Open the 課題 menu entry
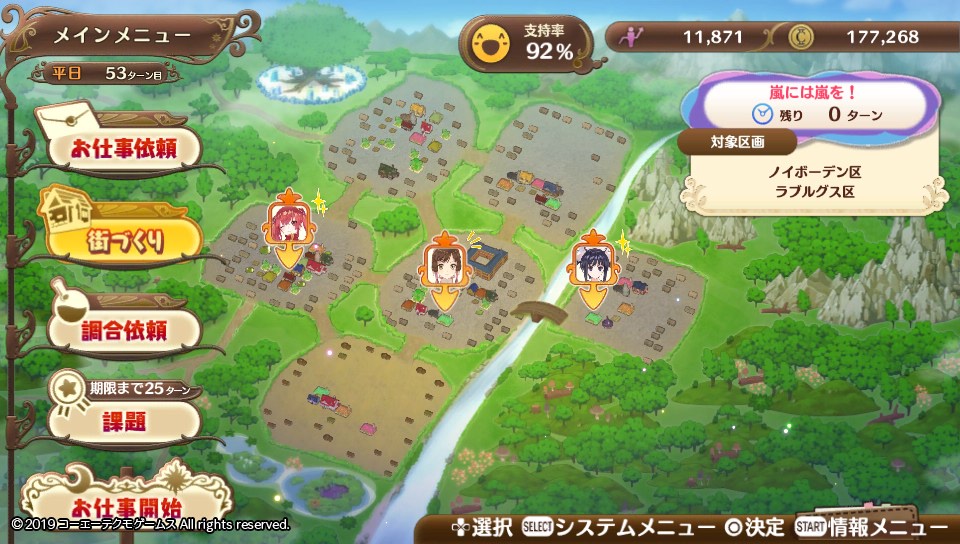960x544 pixels. (x=122, y=419)
